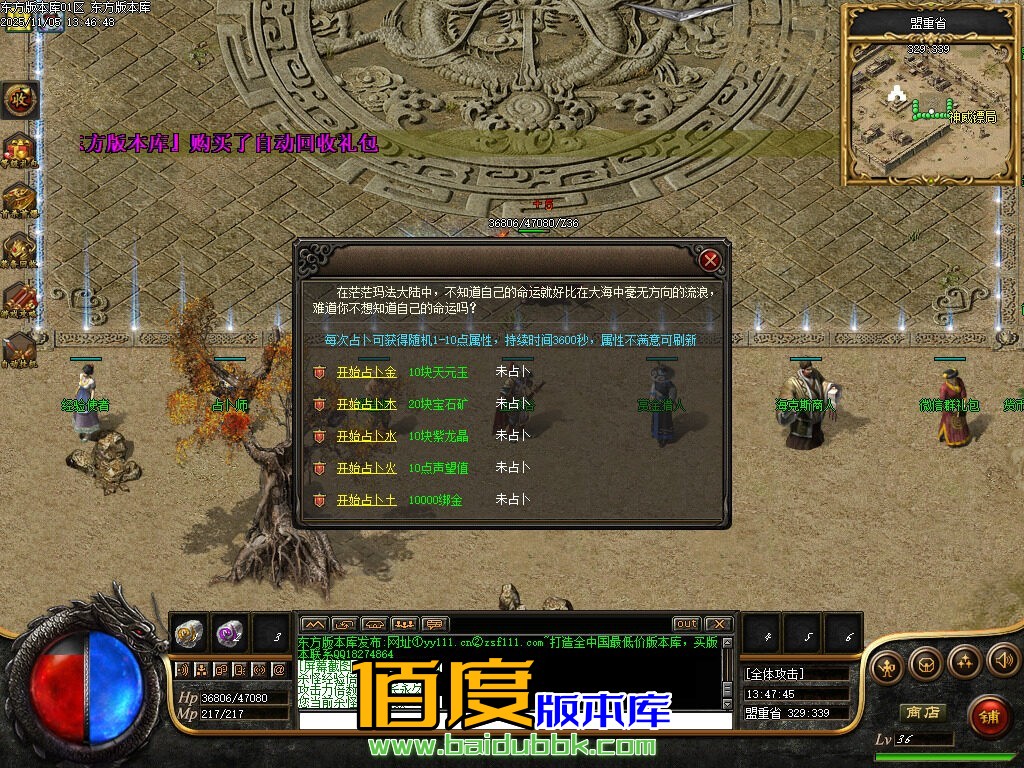Open the red gift box reward icon

coord(19,149)
